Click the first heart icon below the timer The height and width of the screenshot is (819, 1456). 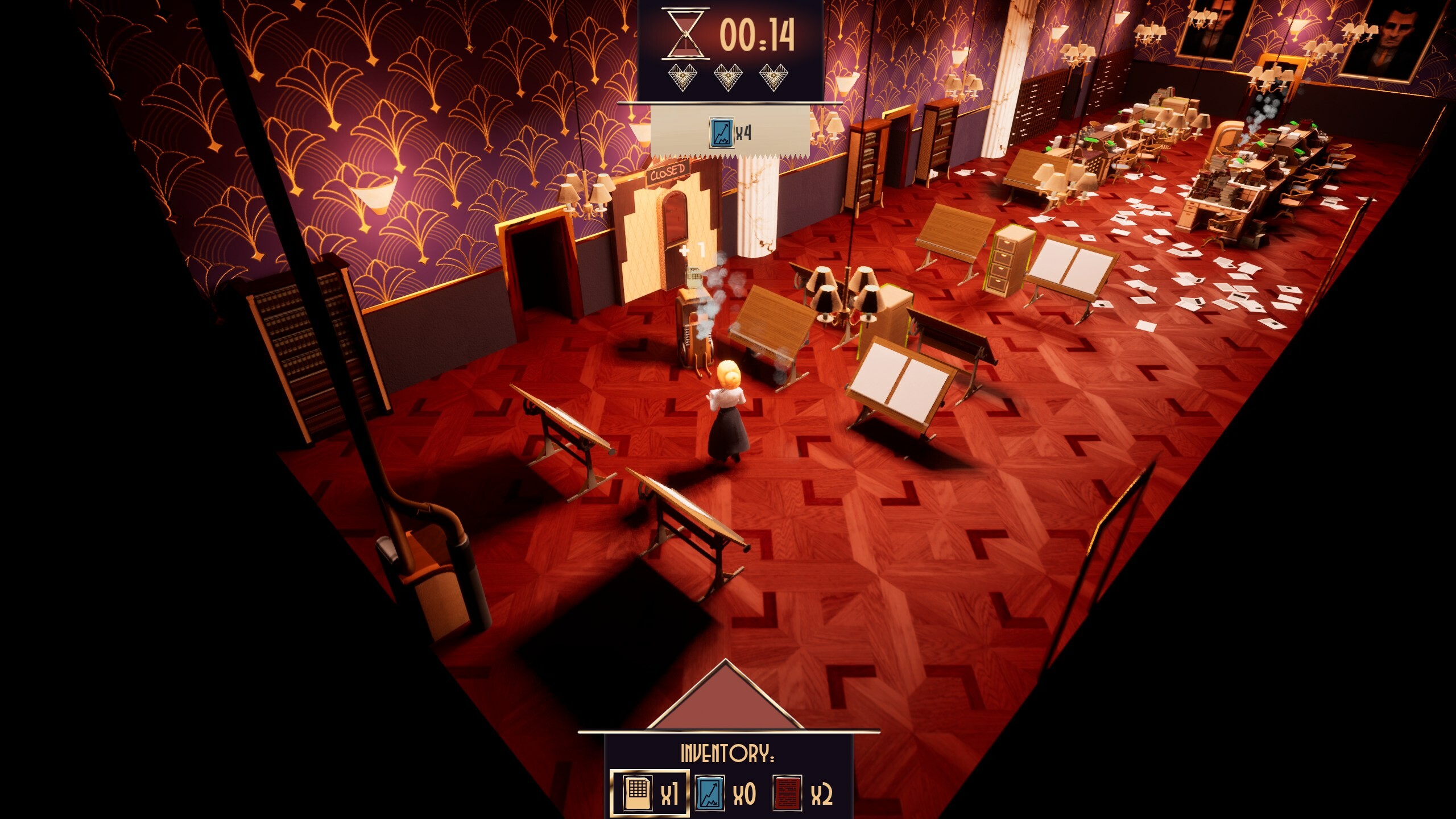pyautogui.click(x=683, y=78)
